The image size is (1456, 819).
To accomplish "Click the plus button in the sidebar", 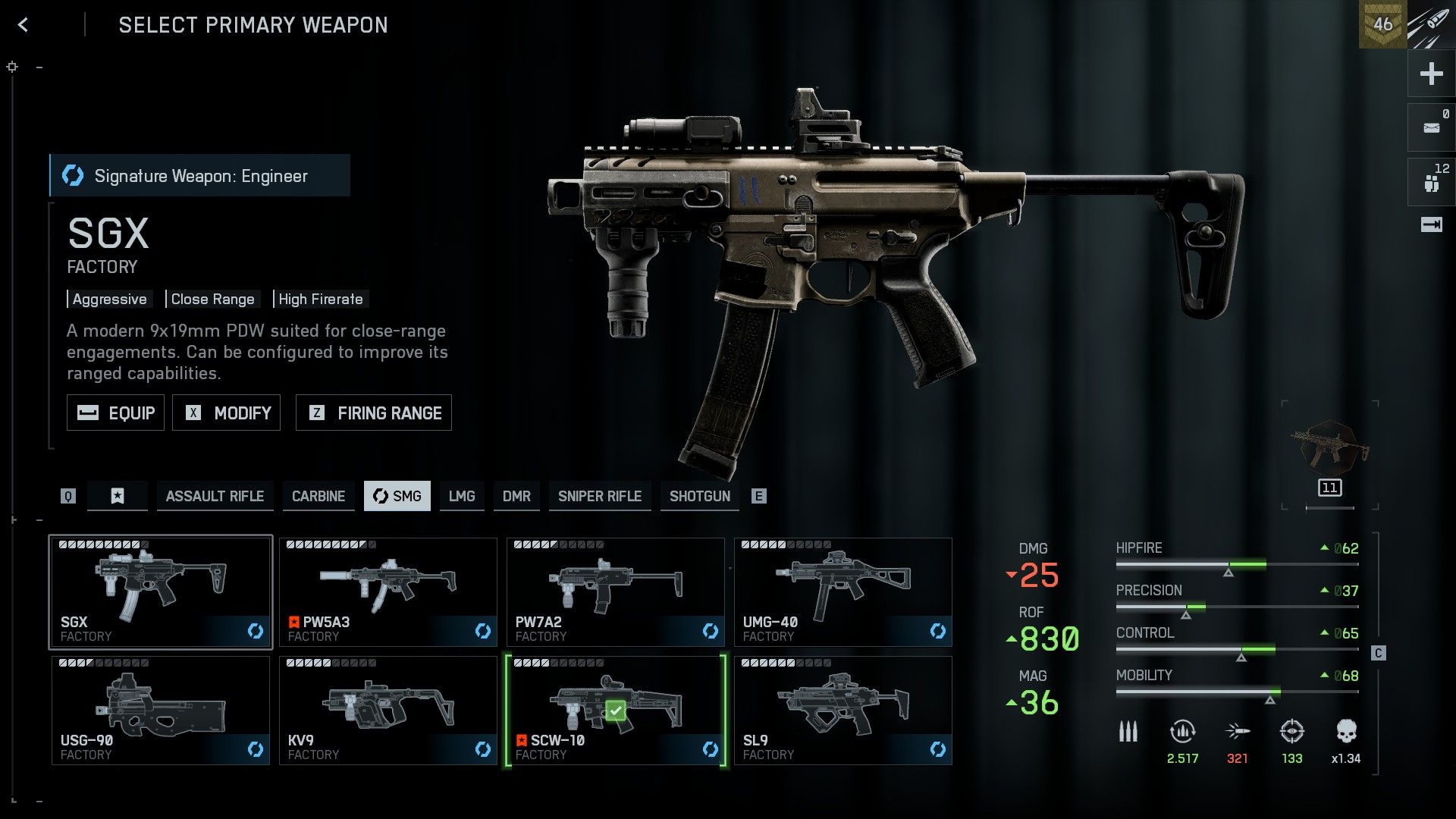I will [1431, 74].
